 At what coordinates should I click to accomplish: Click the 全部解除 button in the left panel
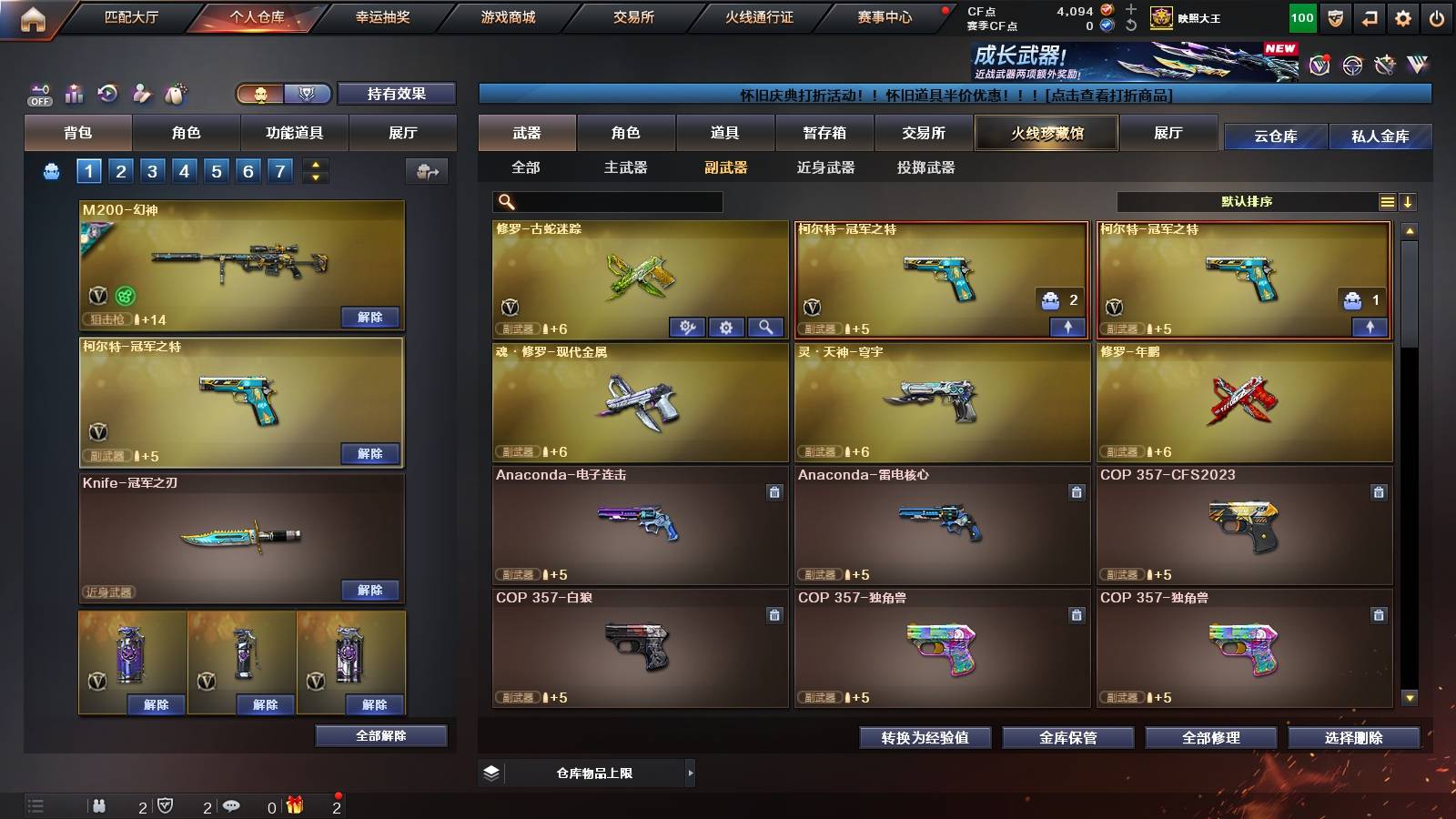point(382,735)
